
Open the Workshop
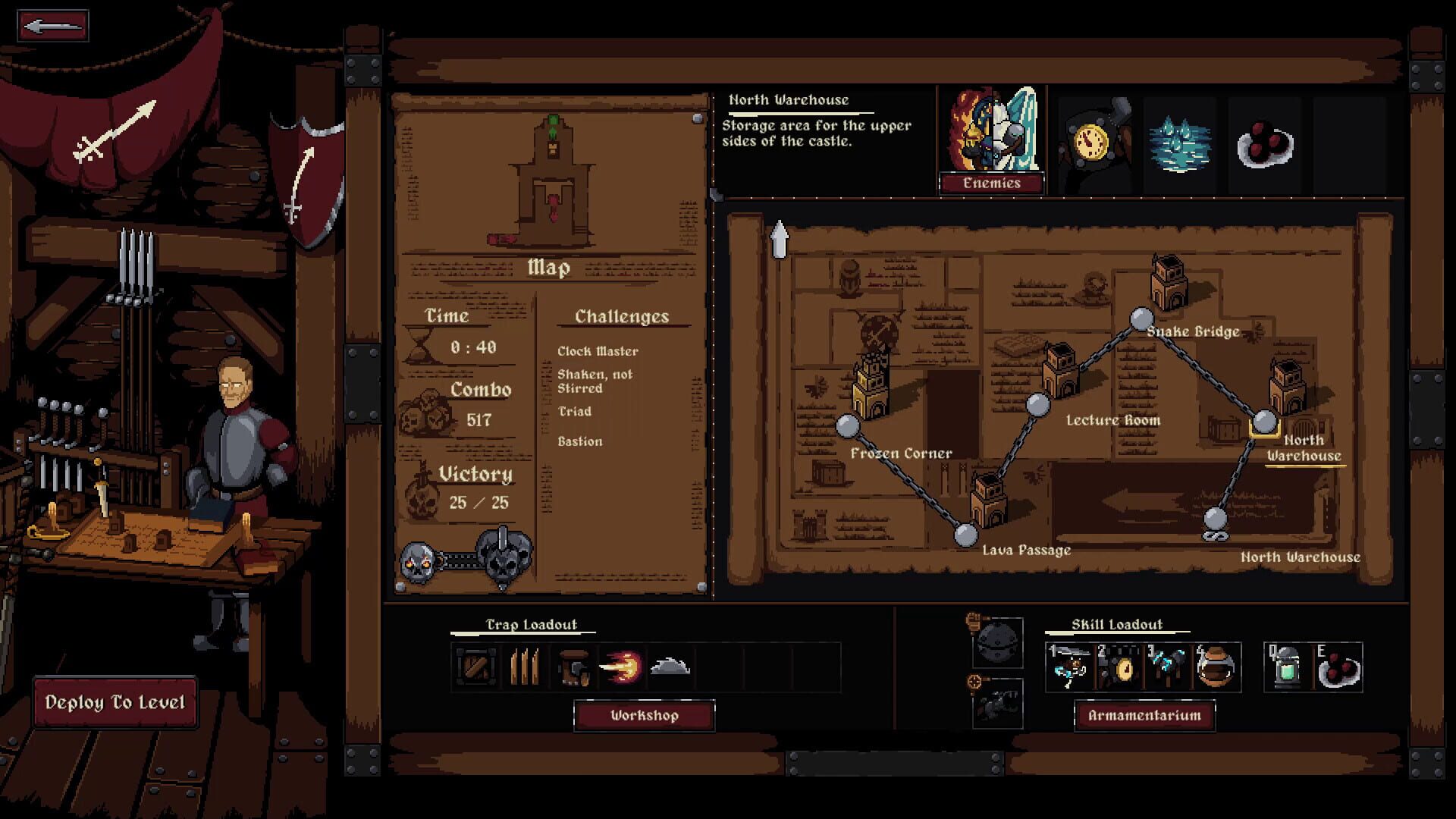pos(644,714)
